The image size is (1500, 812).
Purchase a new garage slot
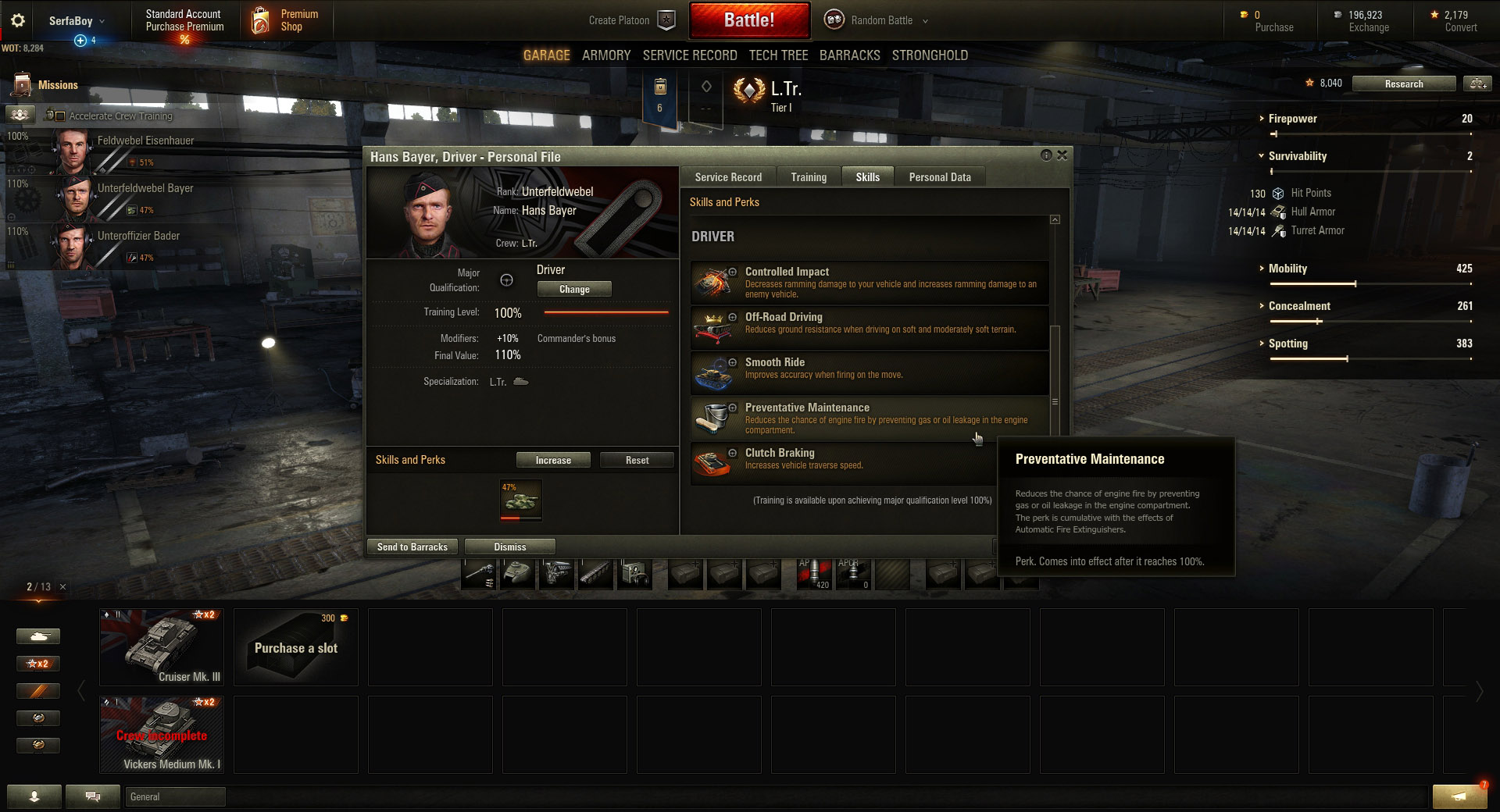pos(296,647)
